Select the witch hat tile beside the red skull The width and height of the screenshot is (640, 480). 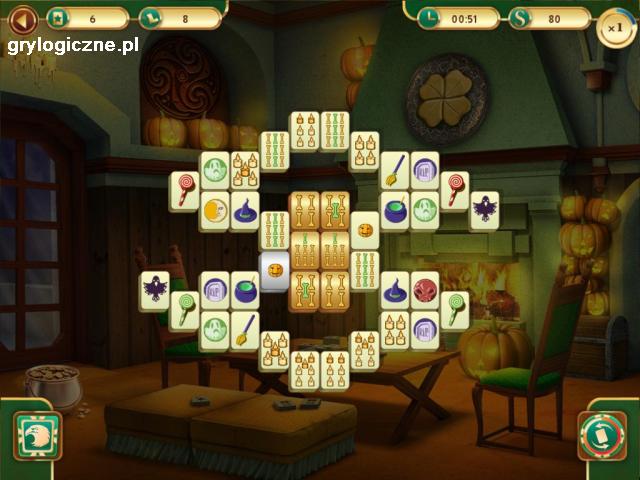coord(395,291)
